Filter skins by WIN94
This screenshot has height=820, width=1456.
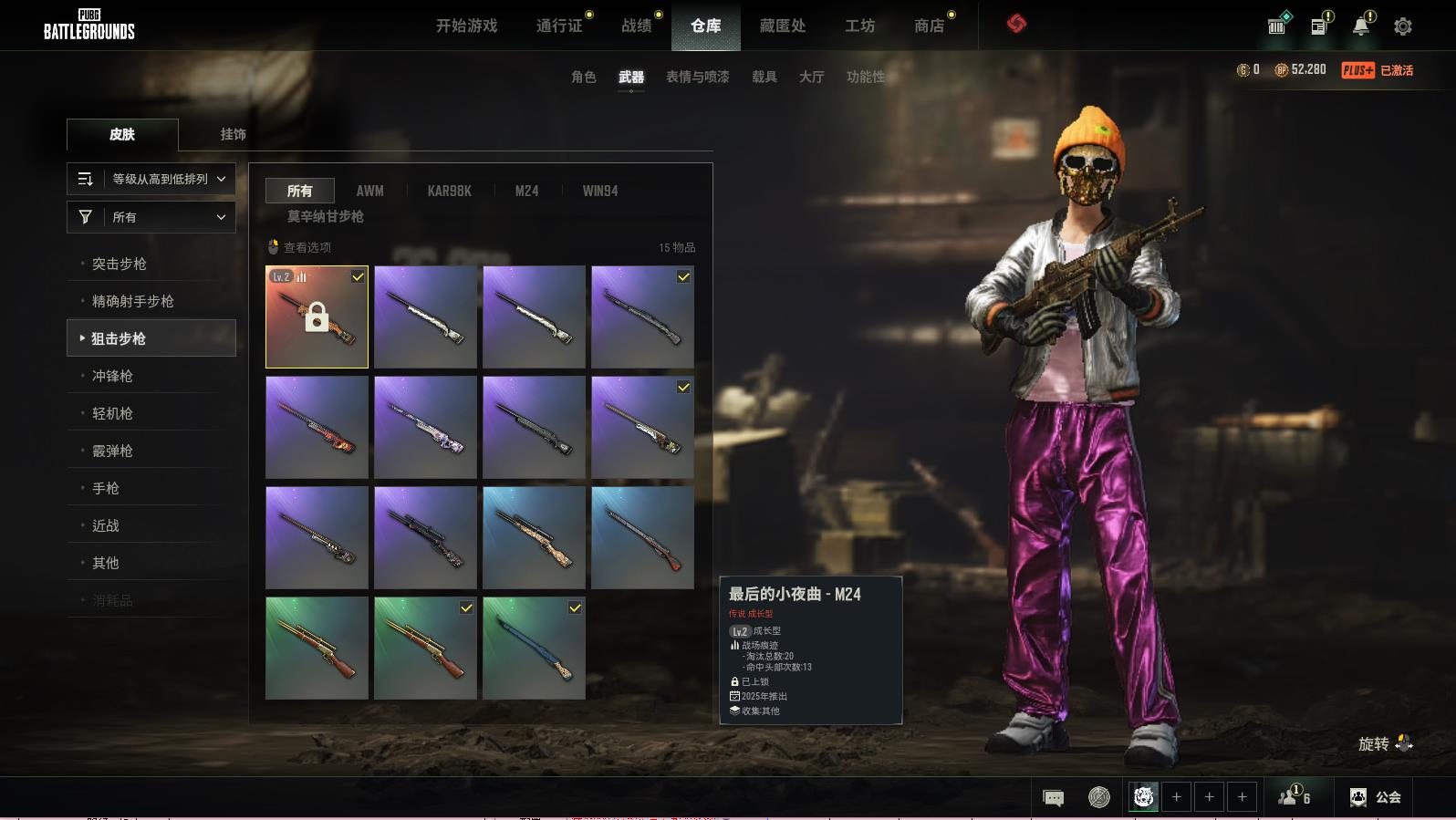coord(599,191)
